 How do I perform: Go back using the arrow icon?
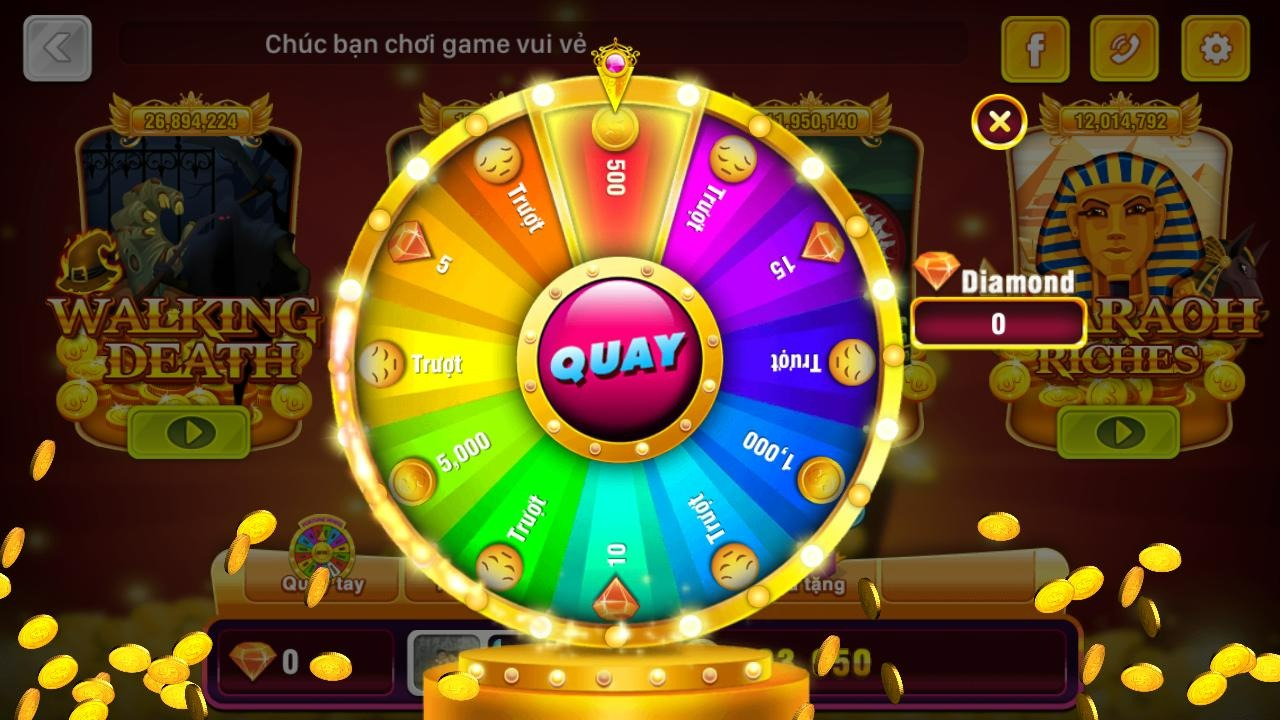57,47
